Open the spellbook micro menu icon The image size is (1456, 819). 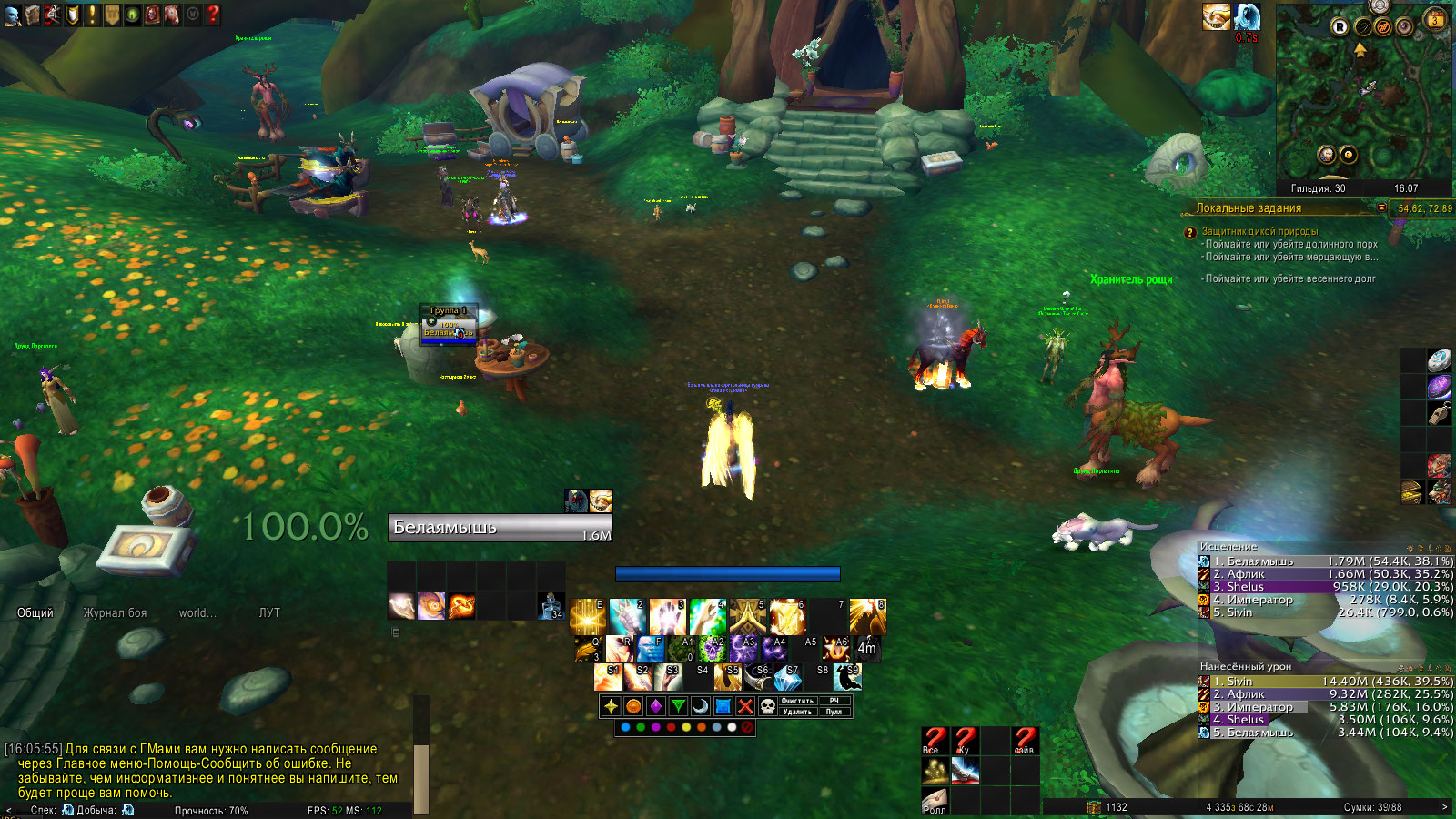point(32,15)
